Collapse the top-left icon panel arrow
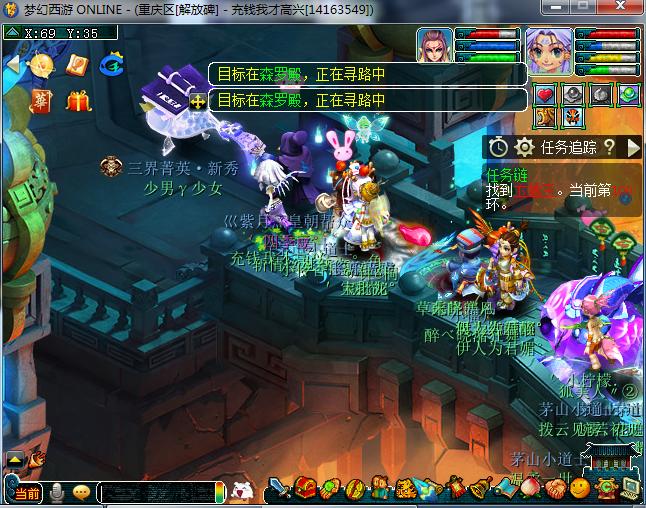This screenshot has width=646, height=508. coord(12,64)
